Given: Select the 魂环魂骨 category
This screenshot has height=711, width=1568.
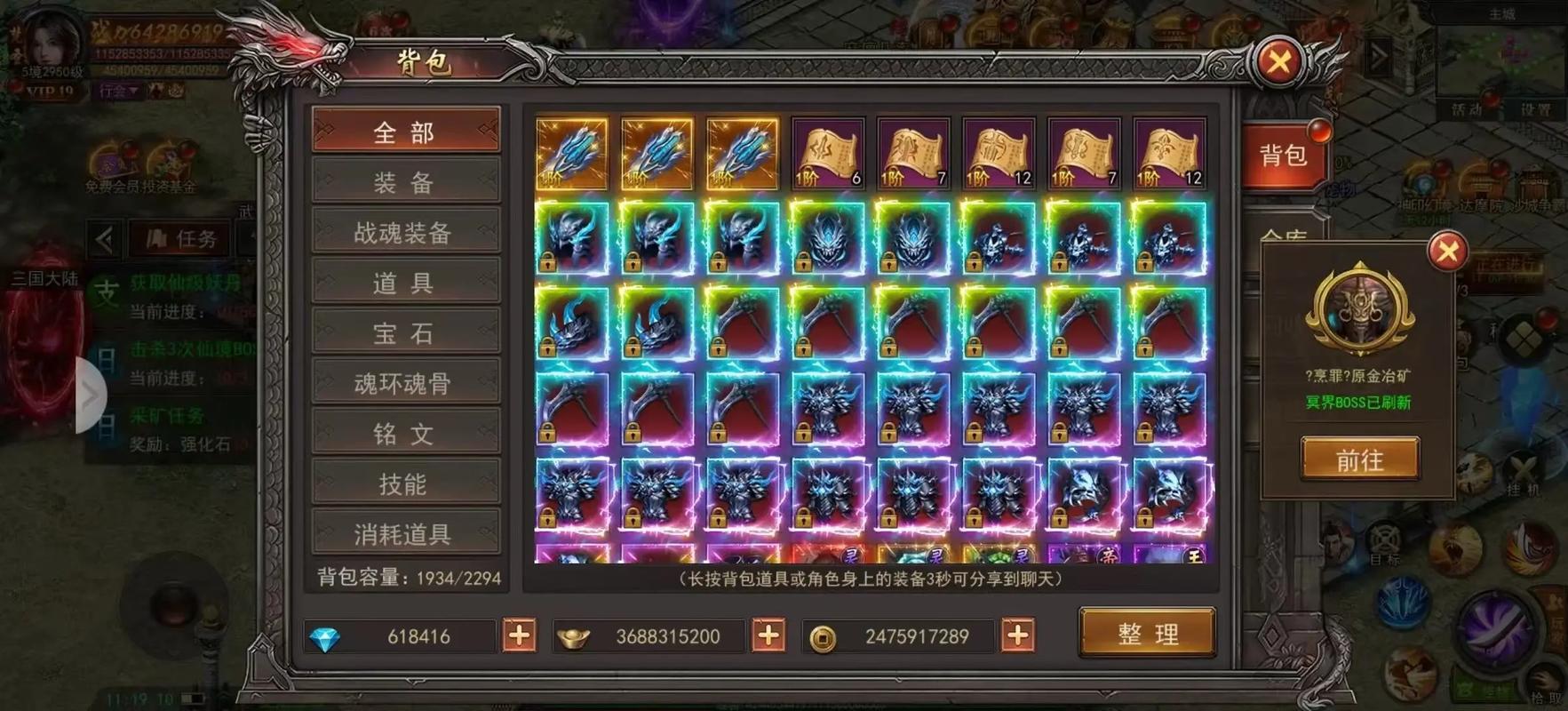Looking at the screenshot, I should 405,383.
